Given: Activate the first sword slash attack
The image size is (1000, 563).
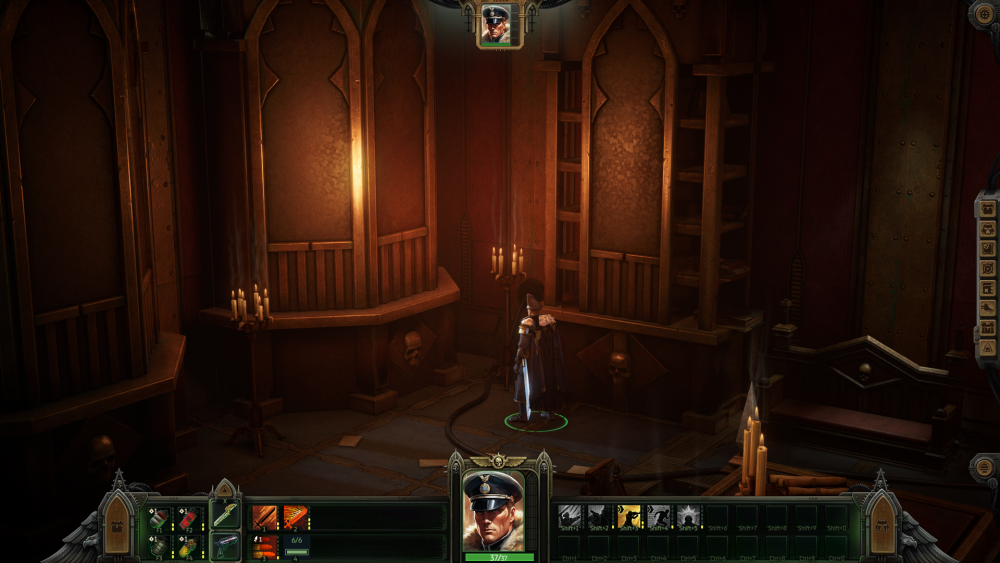Looking at the screenshot, I should point(265,517).
